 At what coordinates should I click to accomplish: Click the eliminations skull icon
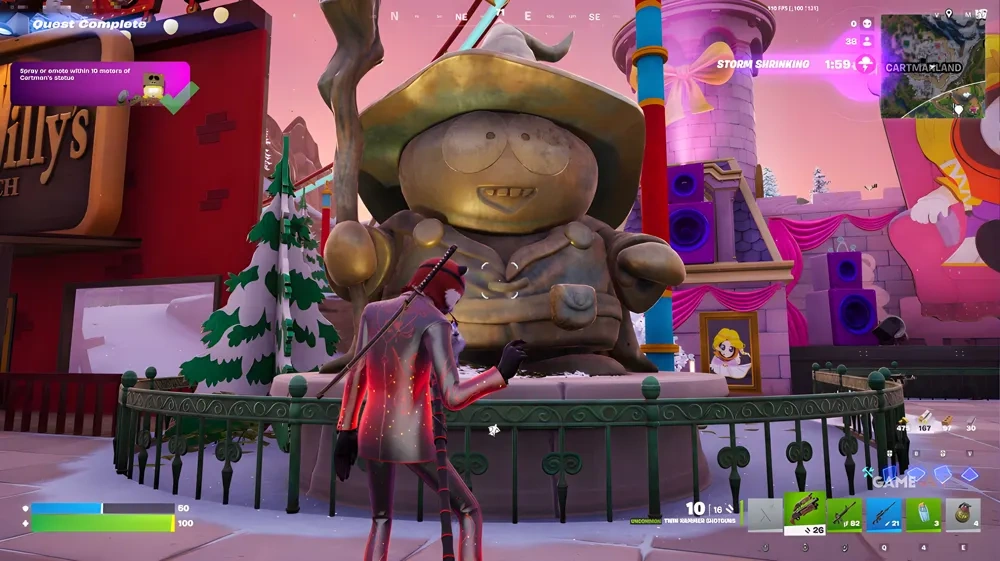pyautogui.click(x=867, y=23)
